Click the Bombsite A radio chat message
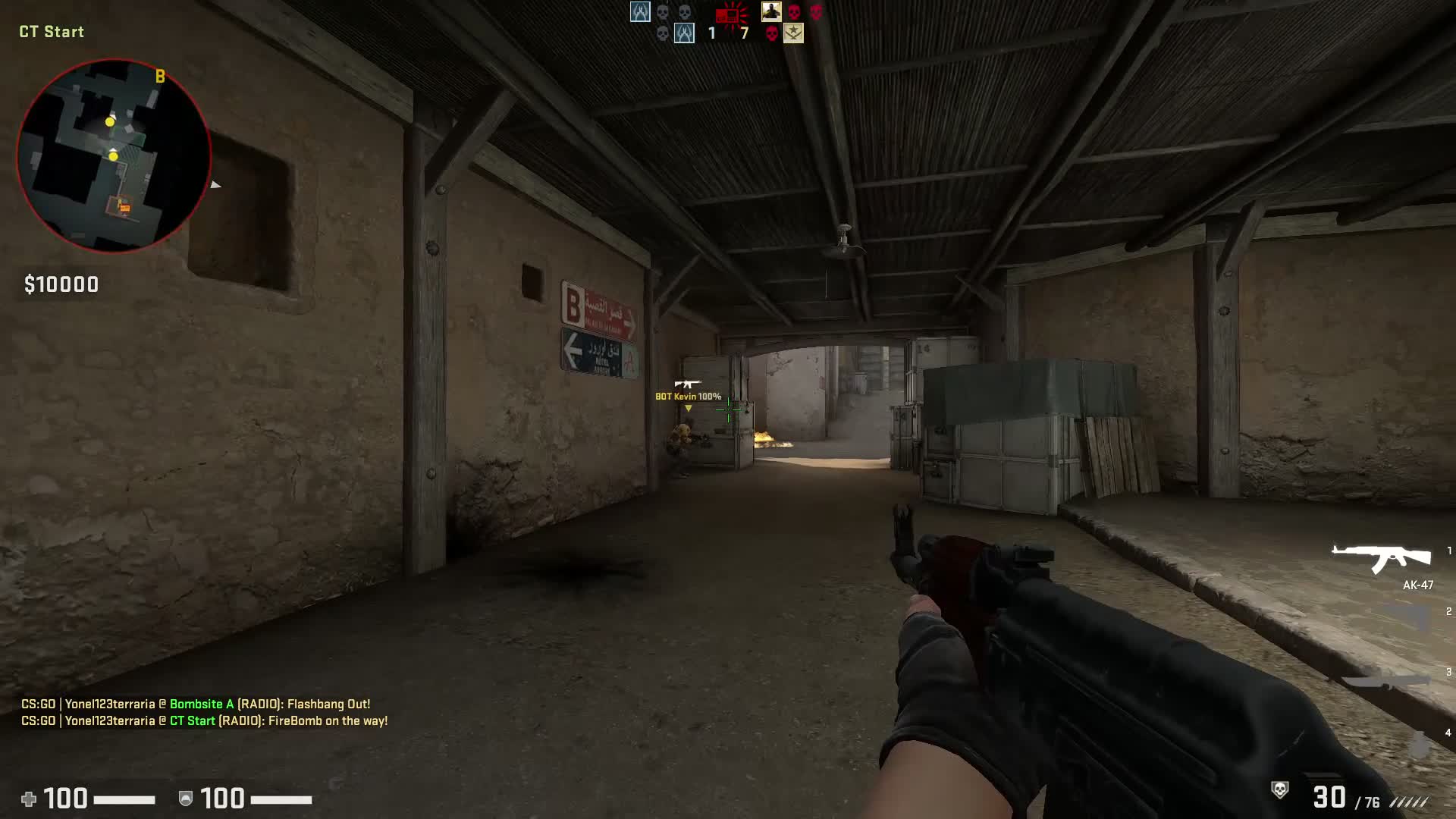 pyautogui.click(x=201, y=704)
